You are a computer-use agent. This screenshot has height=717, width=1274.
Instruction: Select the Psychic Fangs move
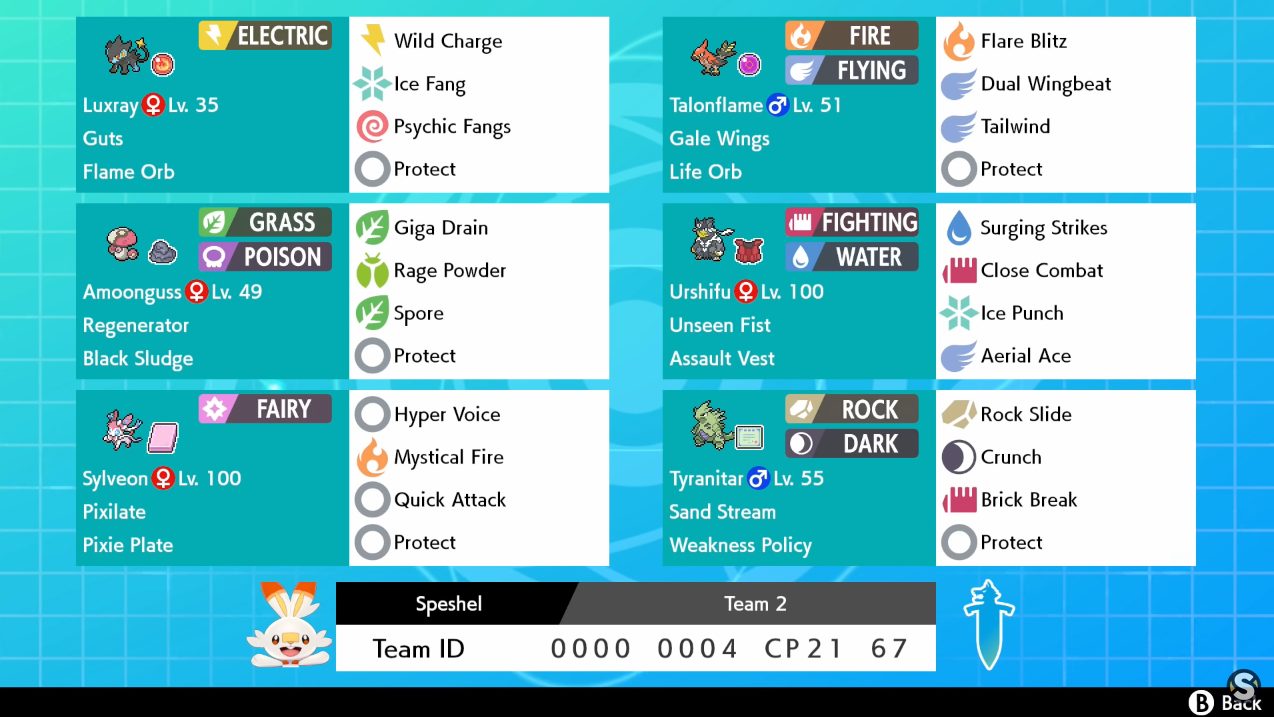pos(451,127)
